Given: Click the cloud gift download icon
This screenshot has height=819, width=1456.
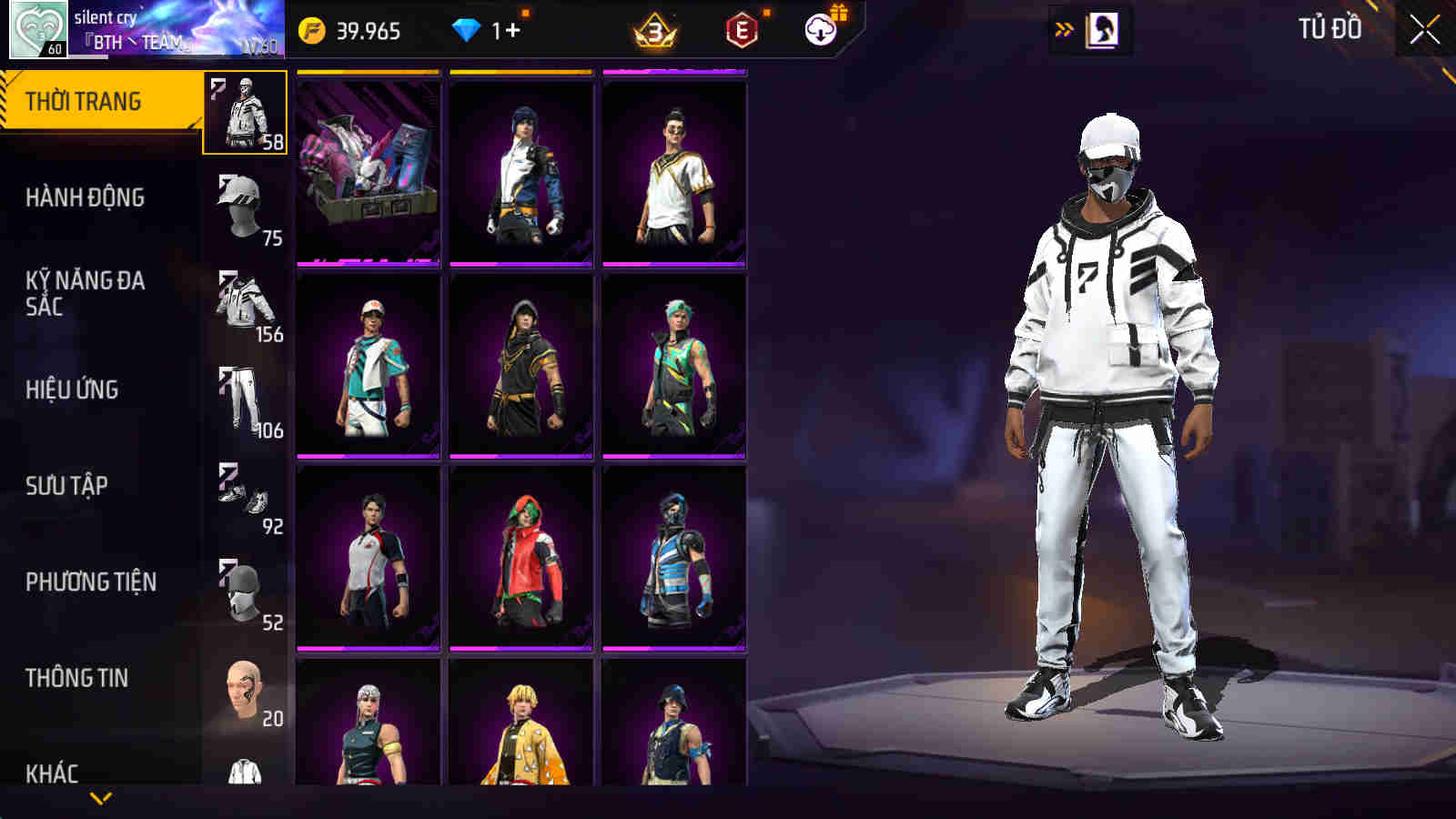Looking at the screenshot, I should tap(819, 29).
